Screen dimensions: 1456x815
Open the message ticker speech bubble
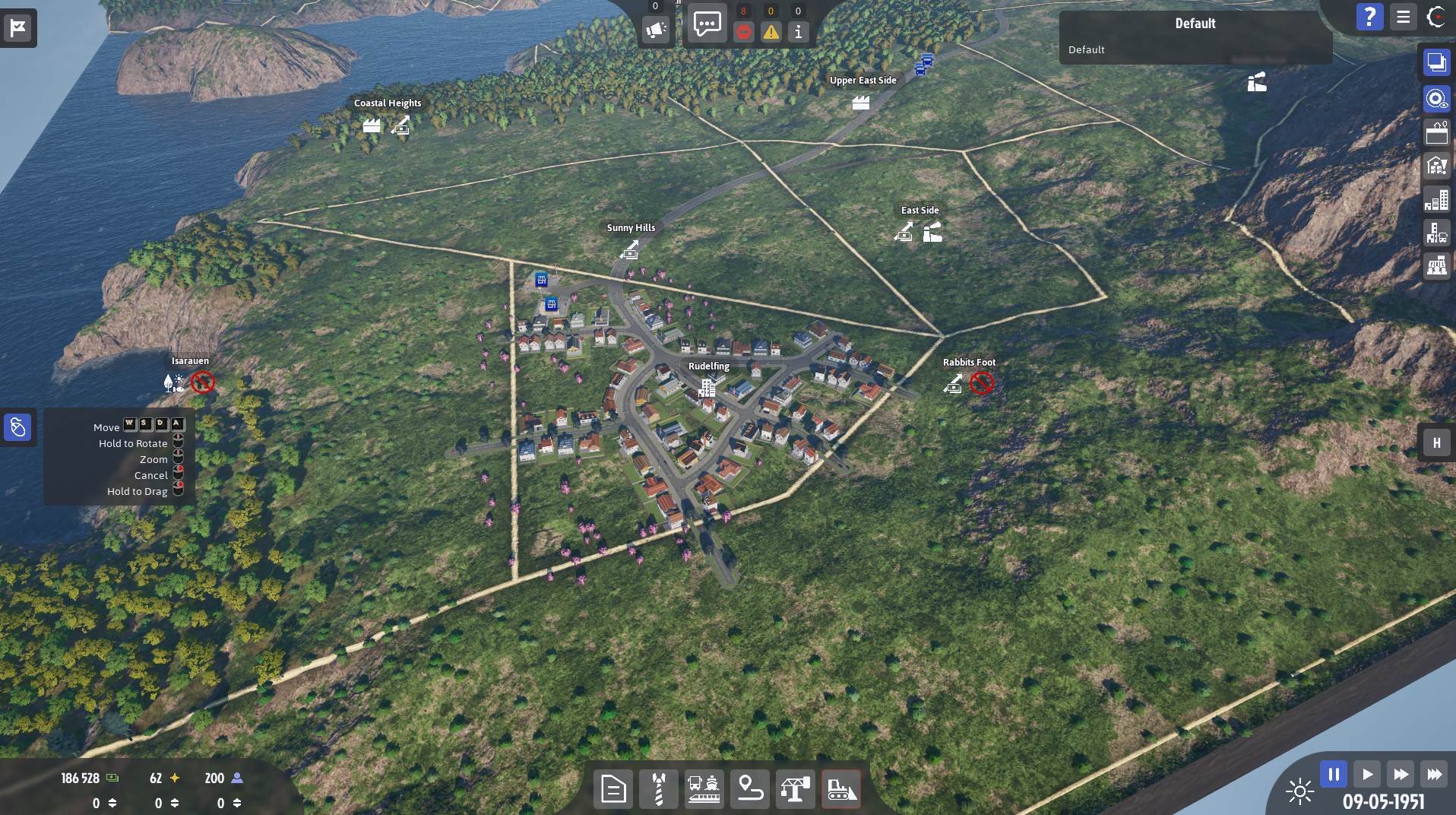(707, 24)
